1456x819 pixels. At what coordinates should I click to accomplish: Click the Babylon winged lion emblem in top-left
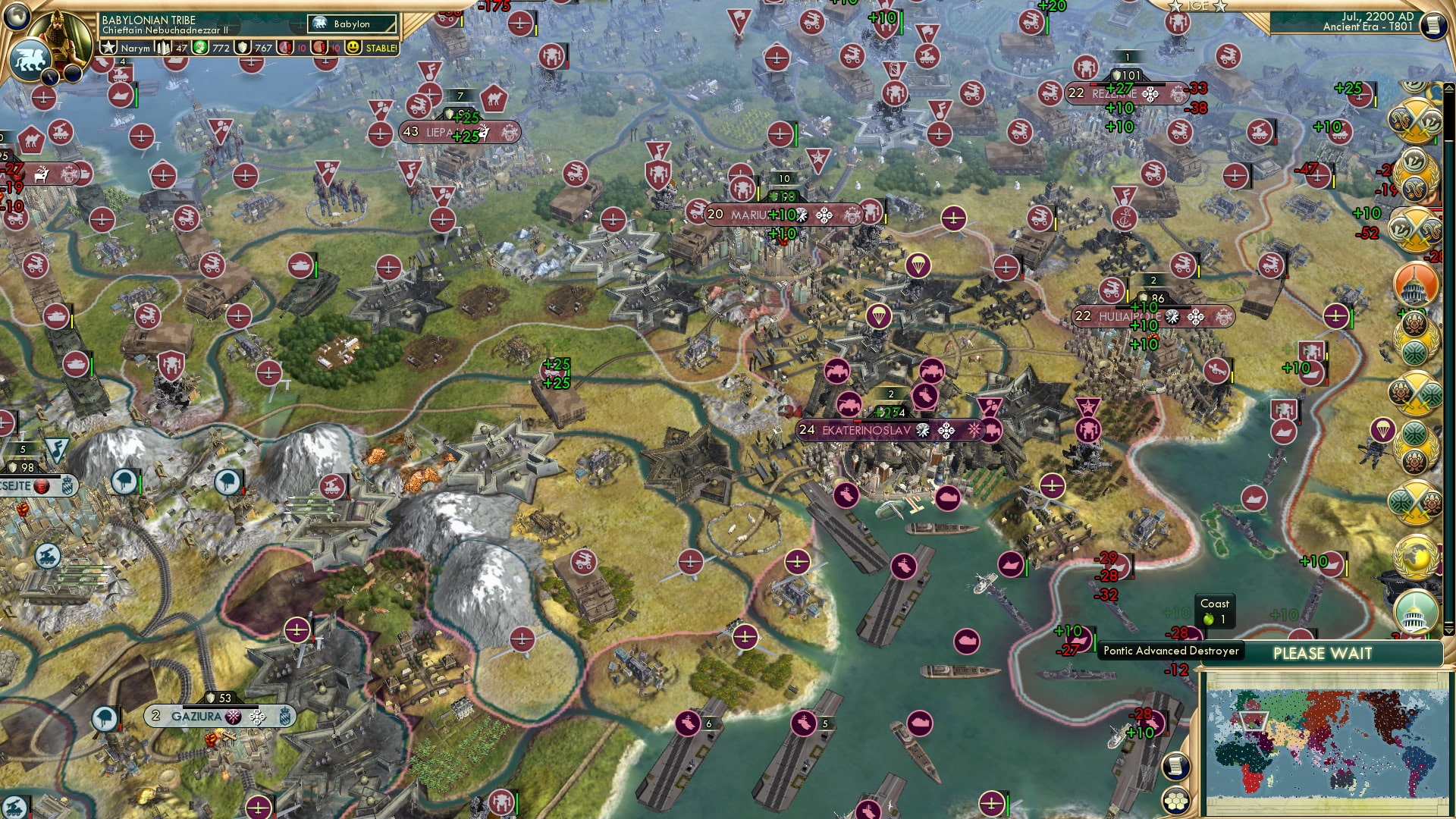point(29,59)
